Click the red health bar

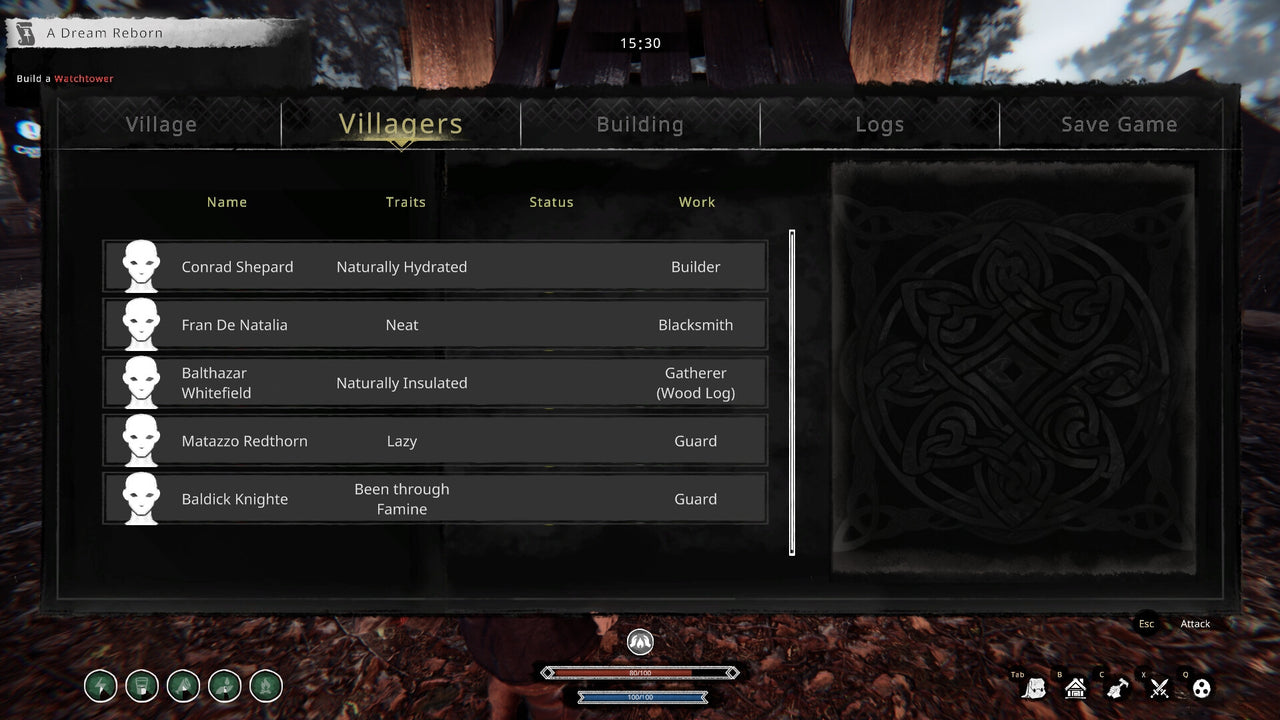point(640,672)
